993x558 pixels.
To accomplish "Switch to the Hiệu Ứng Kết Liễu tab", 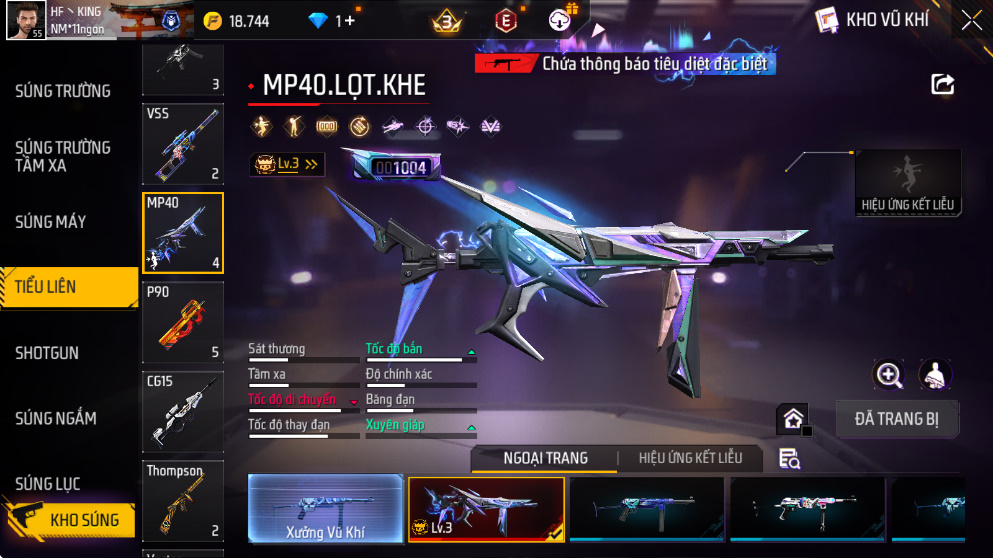I will point(690,458).
